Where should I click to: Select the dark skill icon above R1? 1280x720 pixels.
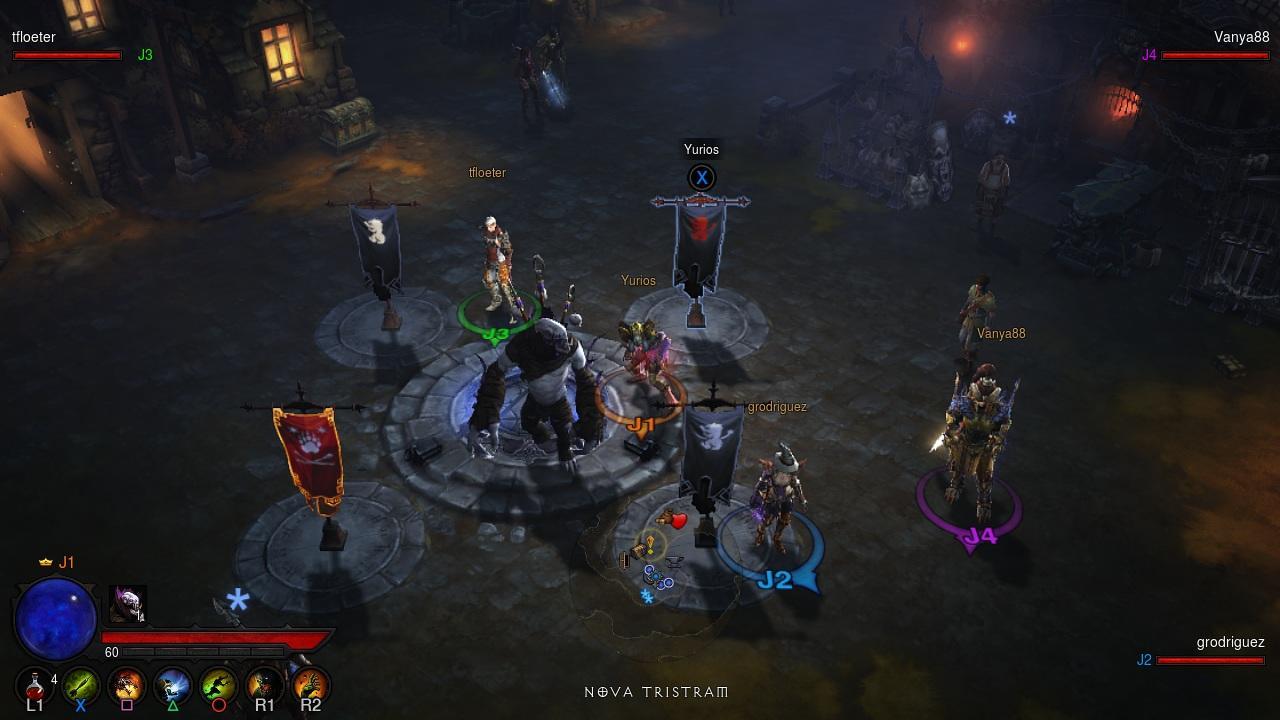264,686
